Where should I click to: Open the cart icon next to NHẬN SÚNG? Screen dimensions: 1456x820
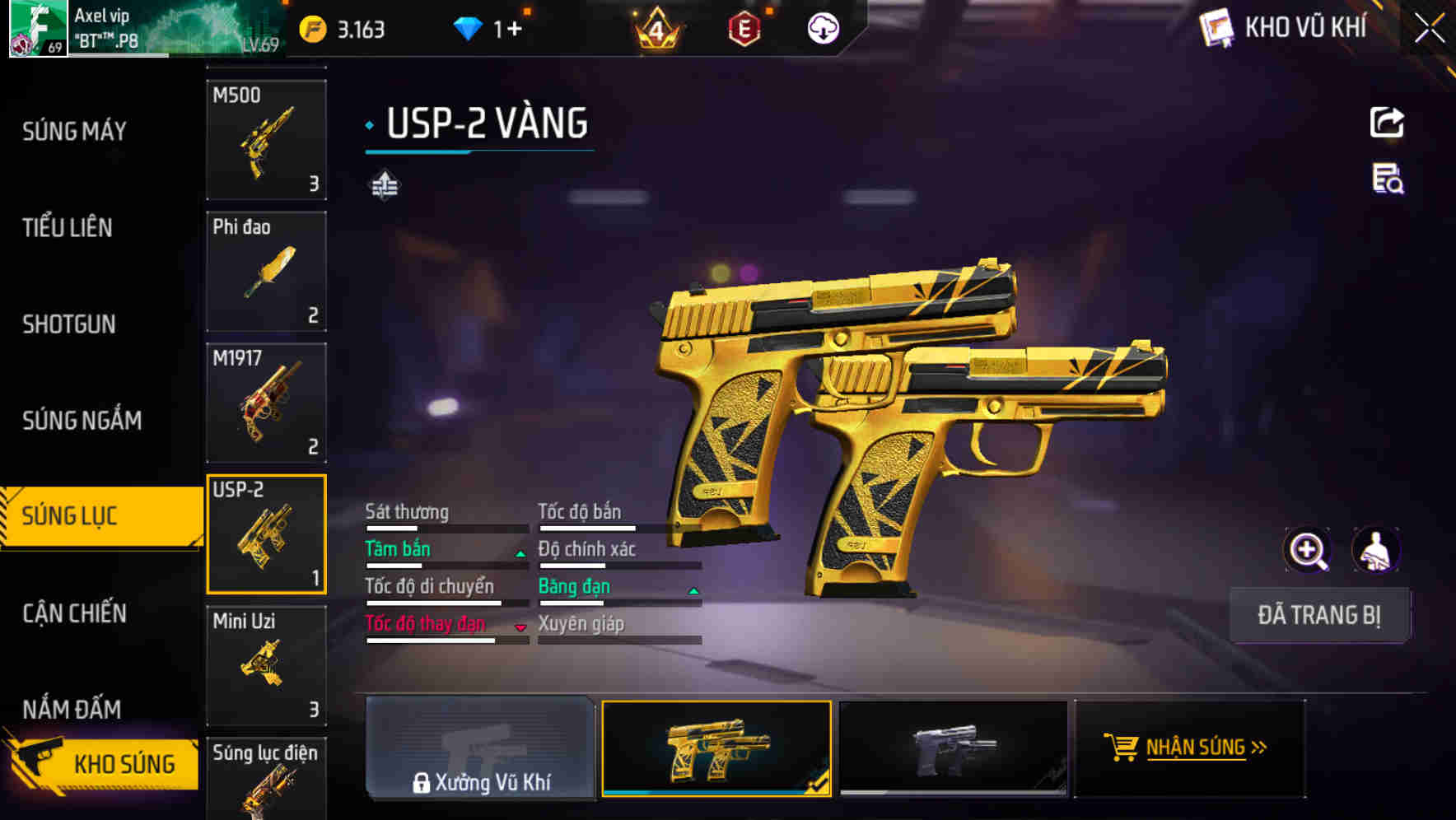pyautogui.click(x=1121, y=748)
